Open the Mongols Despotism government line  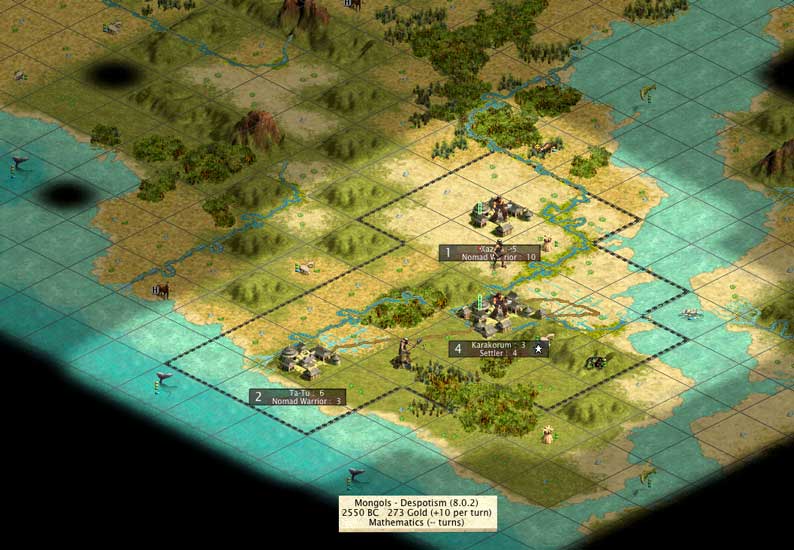(x=417, y=502)
